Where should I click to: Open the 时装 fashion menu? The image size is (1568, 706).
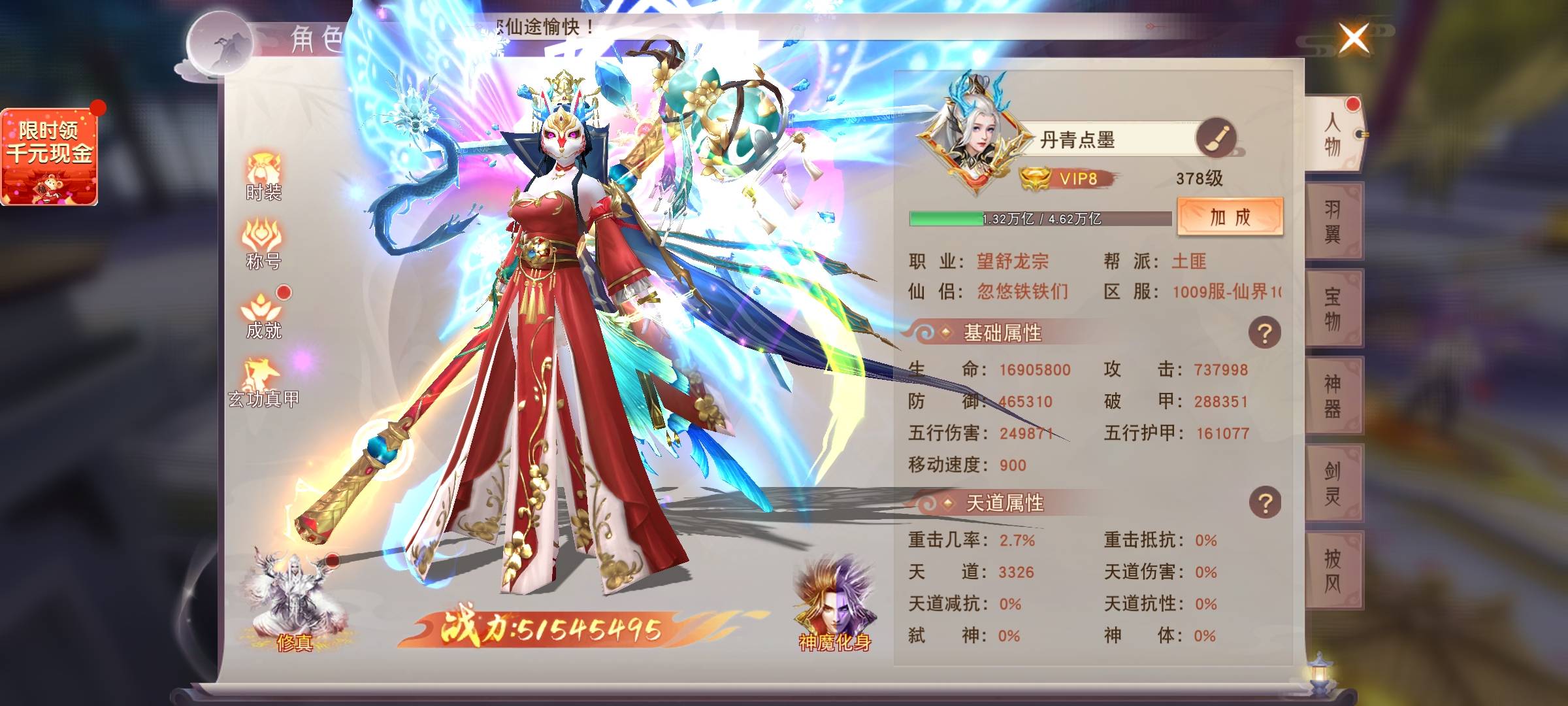pyautogui.click(x=263, y=176)
